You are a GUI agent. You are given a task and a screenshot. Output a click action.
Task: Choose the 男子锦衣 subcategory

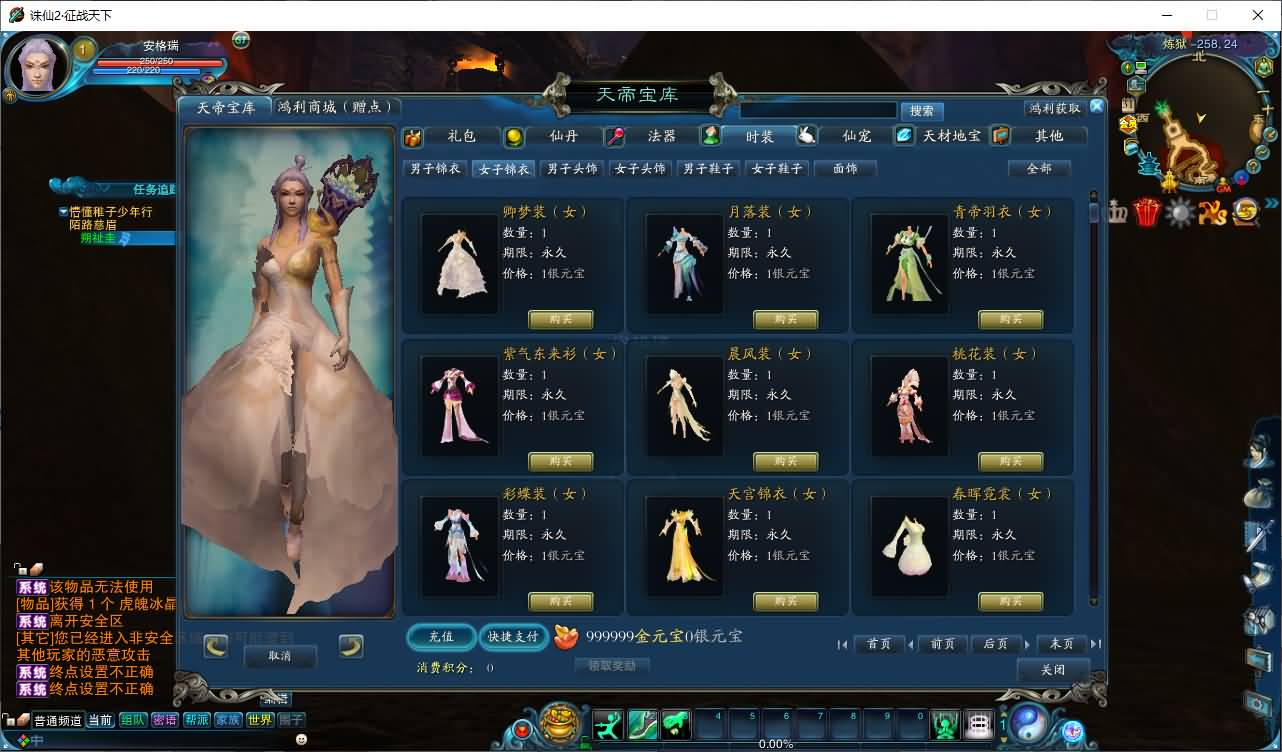435,169
